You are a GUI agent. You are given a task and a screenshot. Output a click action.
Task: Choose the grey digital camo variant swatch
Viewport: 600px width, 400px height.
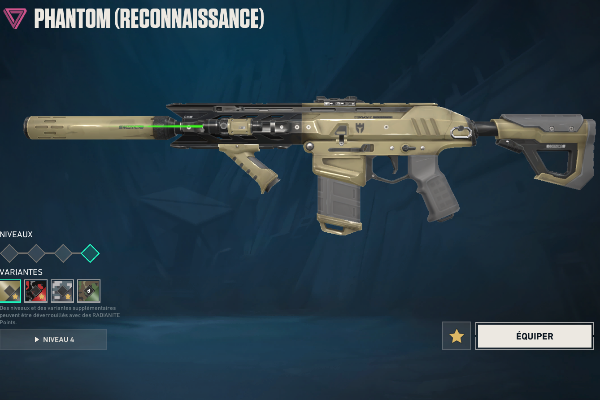62,290
